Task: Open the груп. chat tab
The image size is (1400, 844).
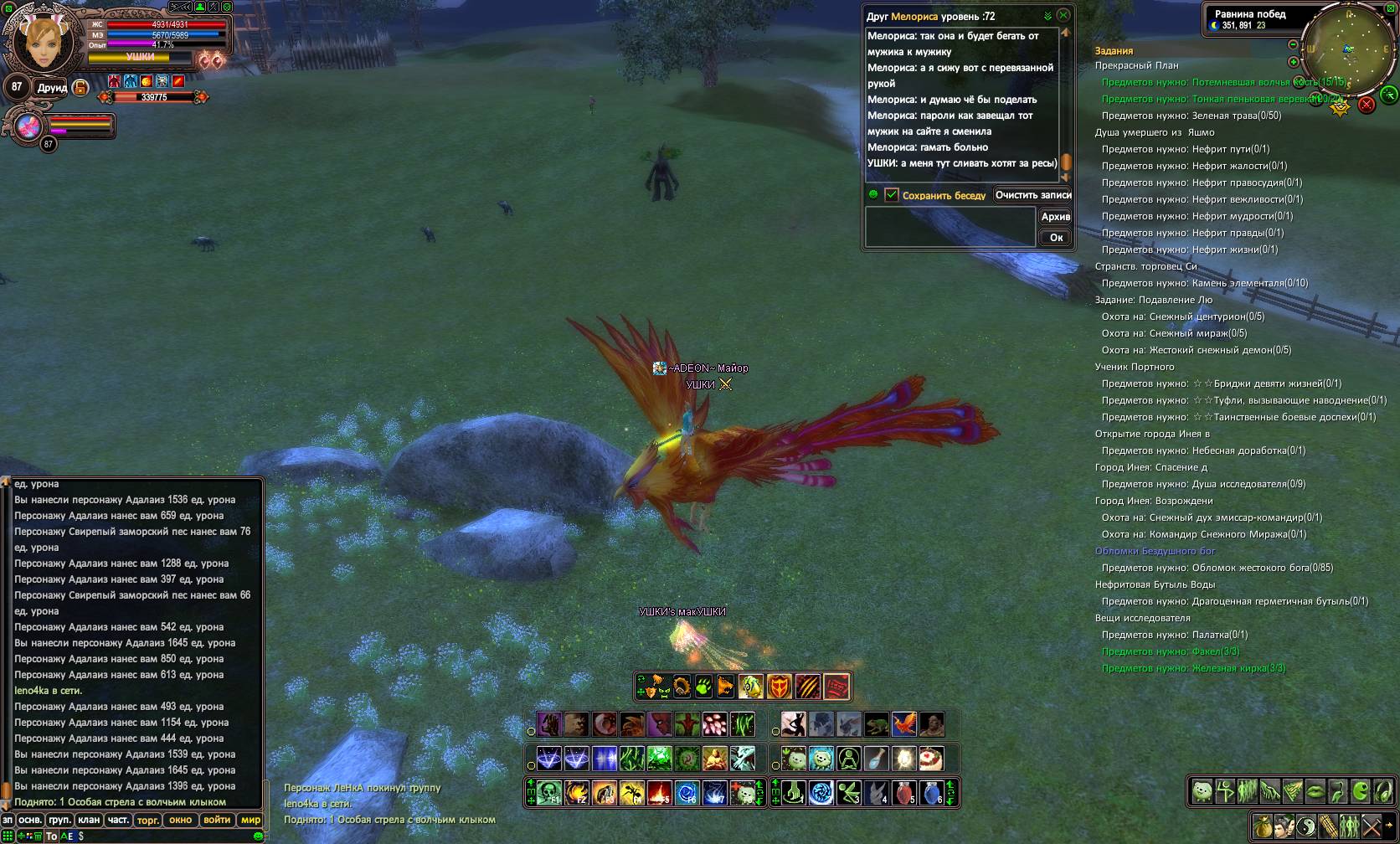Action: coord(59,821)
